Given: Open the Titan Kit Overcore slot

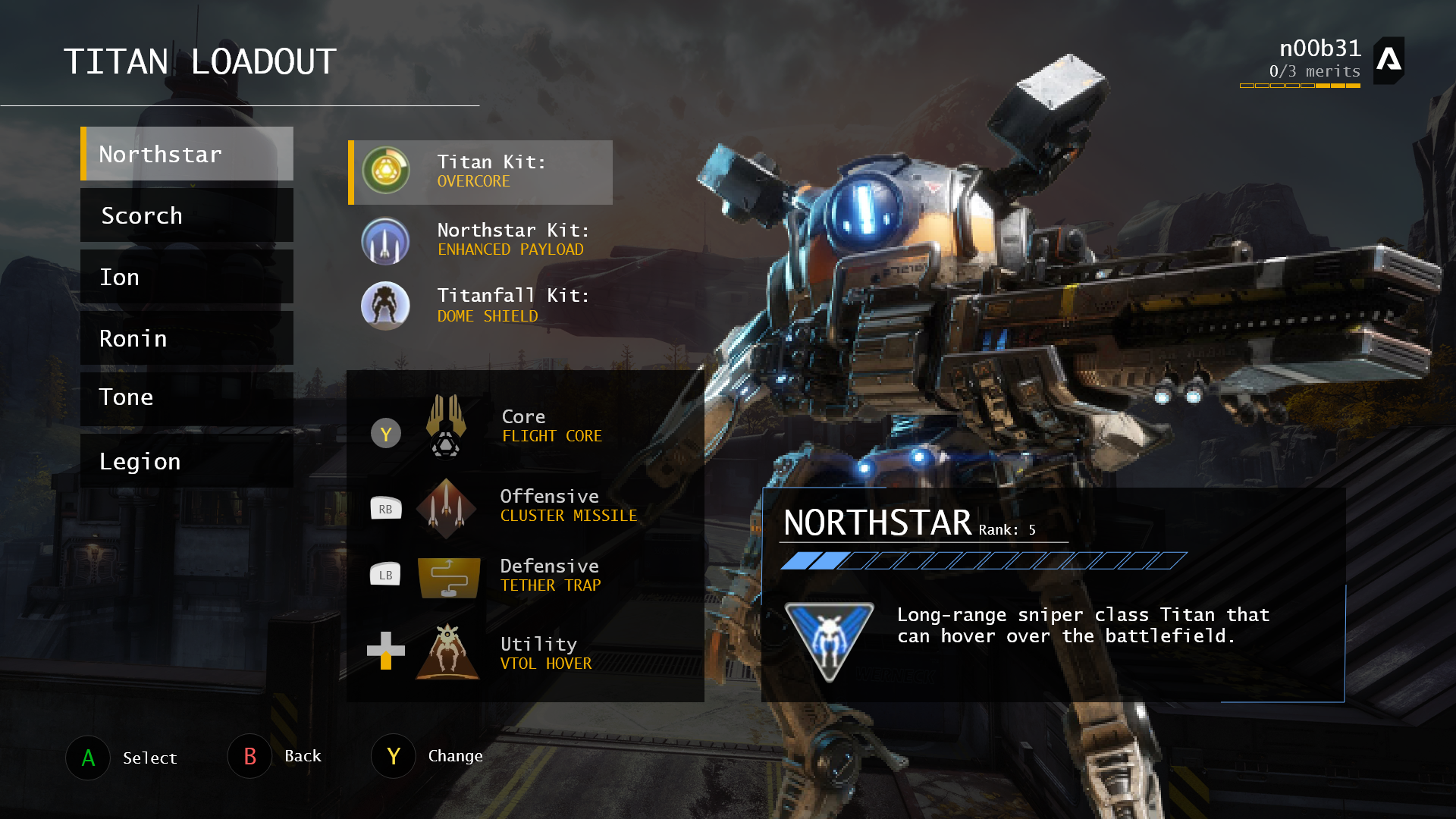Looking at the screenshot, I should pos(481,172).
